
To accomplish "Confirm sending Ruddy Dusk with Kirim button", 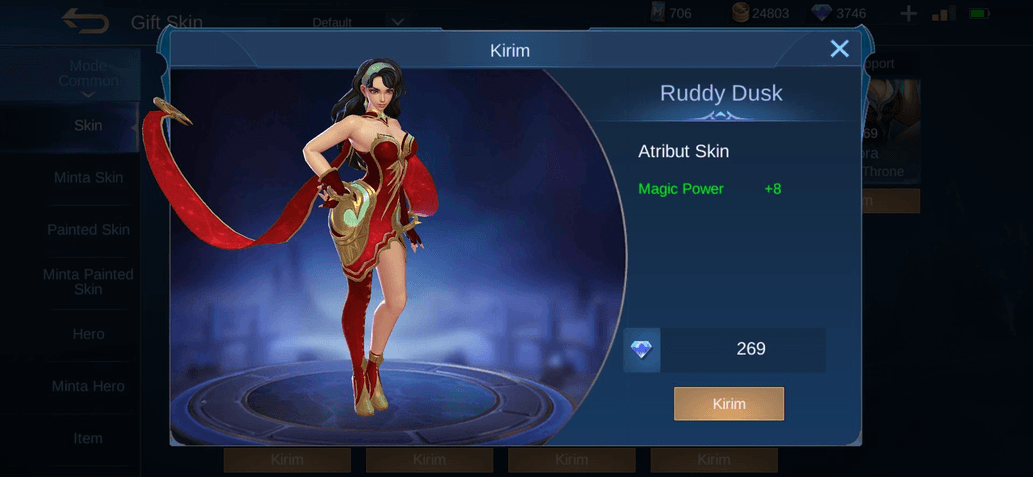I will 728,404.
